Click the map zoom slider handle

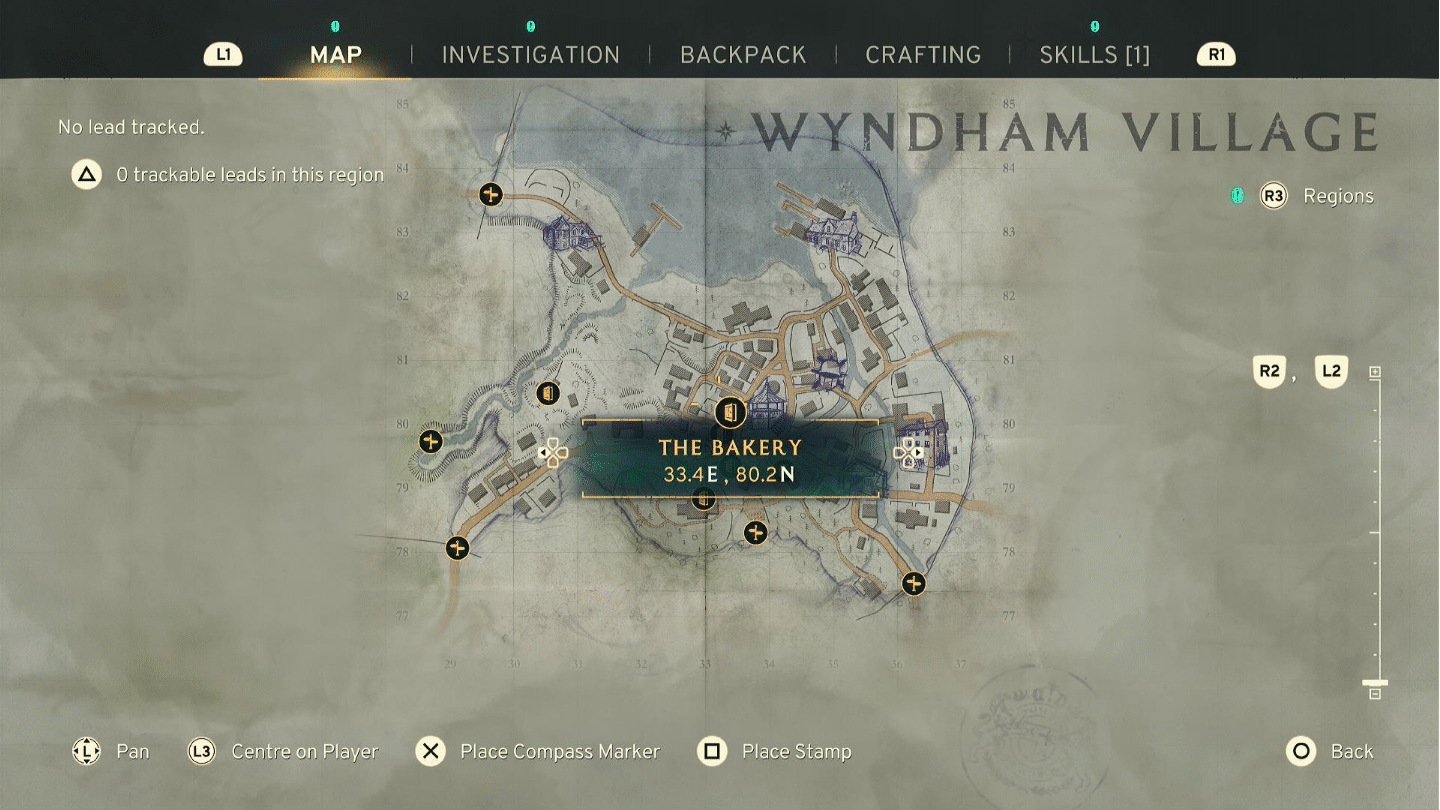pos(1375,683)
